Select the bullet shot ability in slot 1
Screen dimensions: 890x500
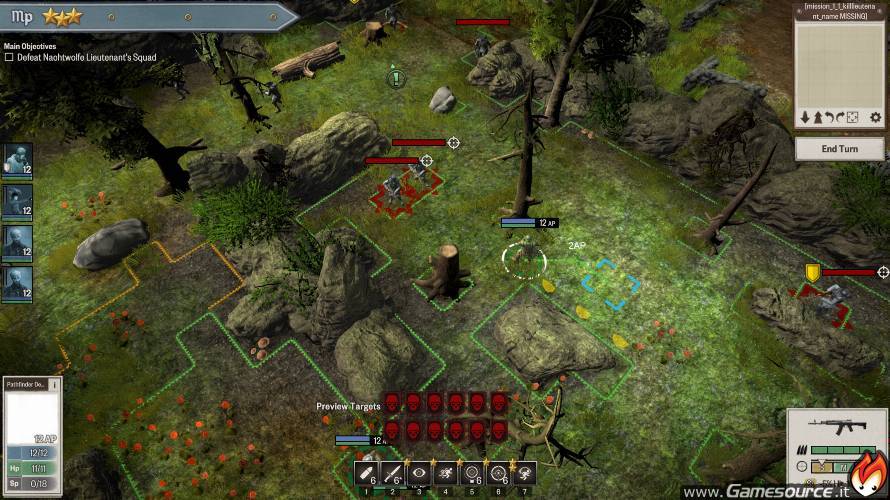pos(366,473)
